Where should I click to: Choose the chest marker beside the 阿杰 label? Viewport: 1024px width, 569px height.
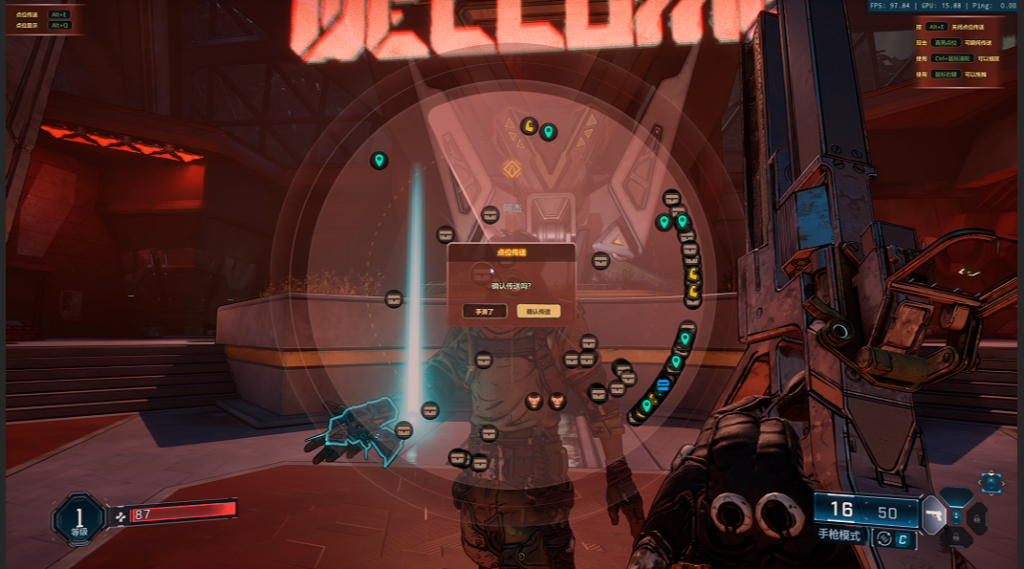point(490,214)
